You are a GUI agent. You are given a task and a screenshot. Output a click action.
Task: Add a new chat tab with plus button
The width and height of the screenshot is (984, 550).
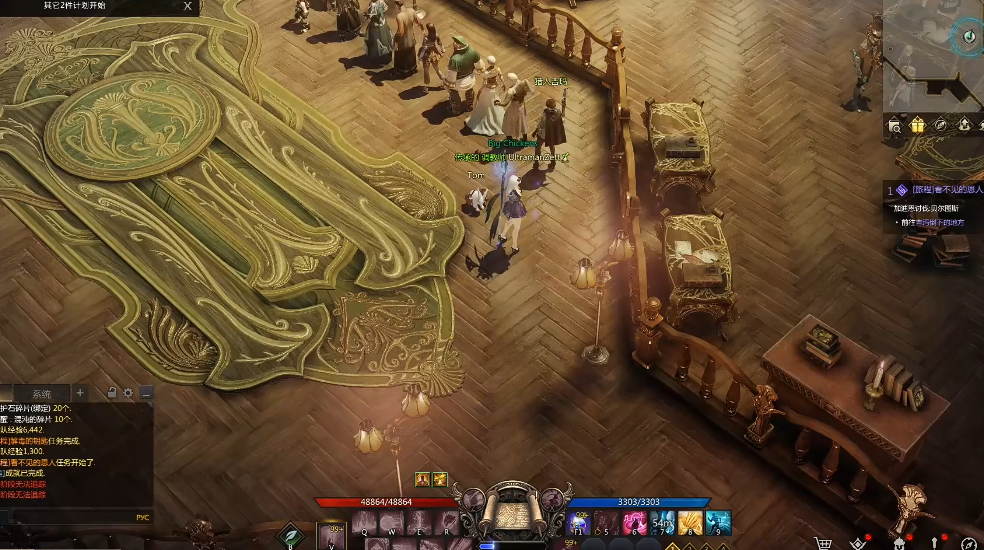81,393
